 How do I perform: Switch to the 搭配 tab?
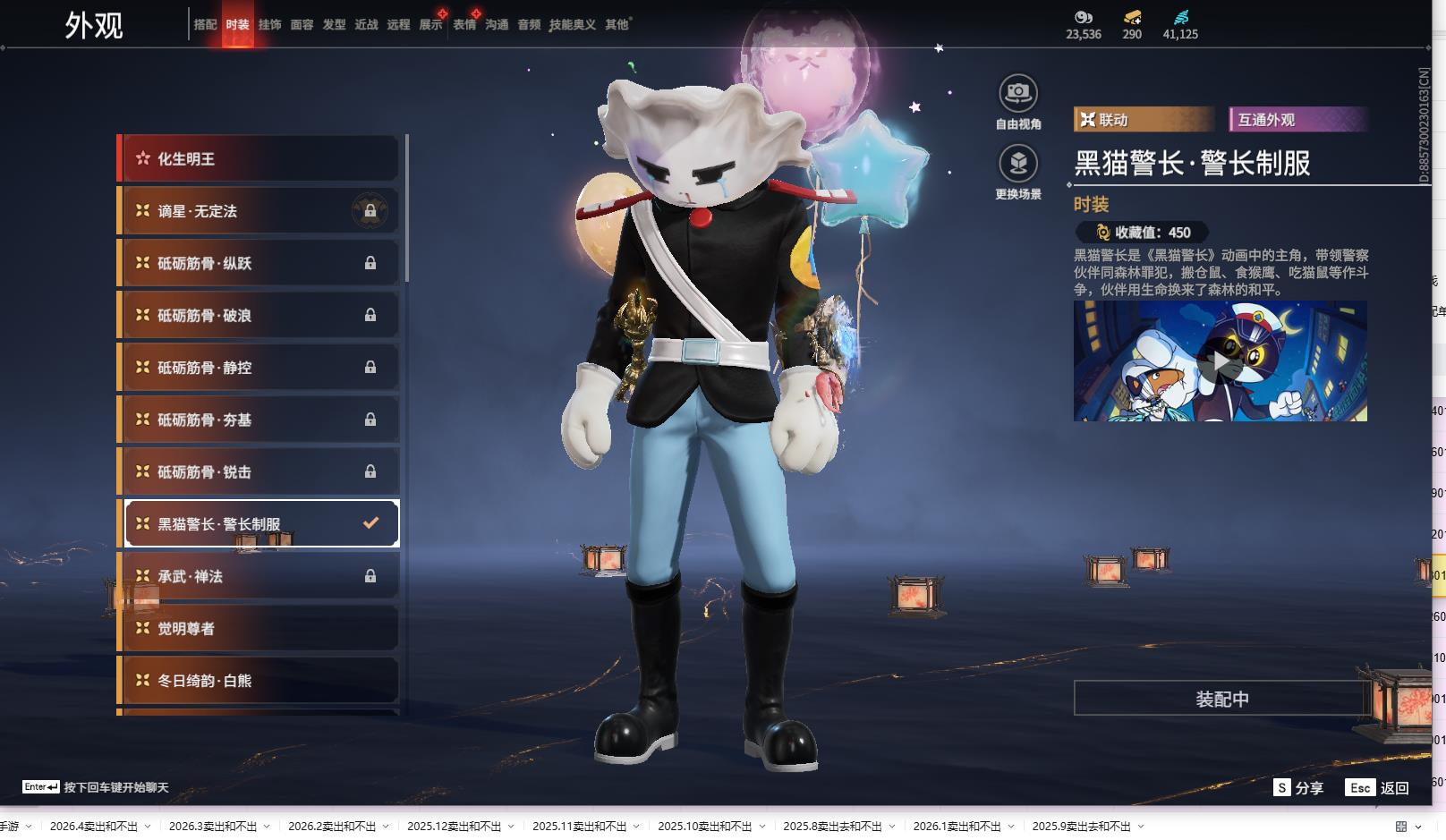(x=205, y=25)
